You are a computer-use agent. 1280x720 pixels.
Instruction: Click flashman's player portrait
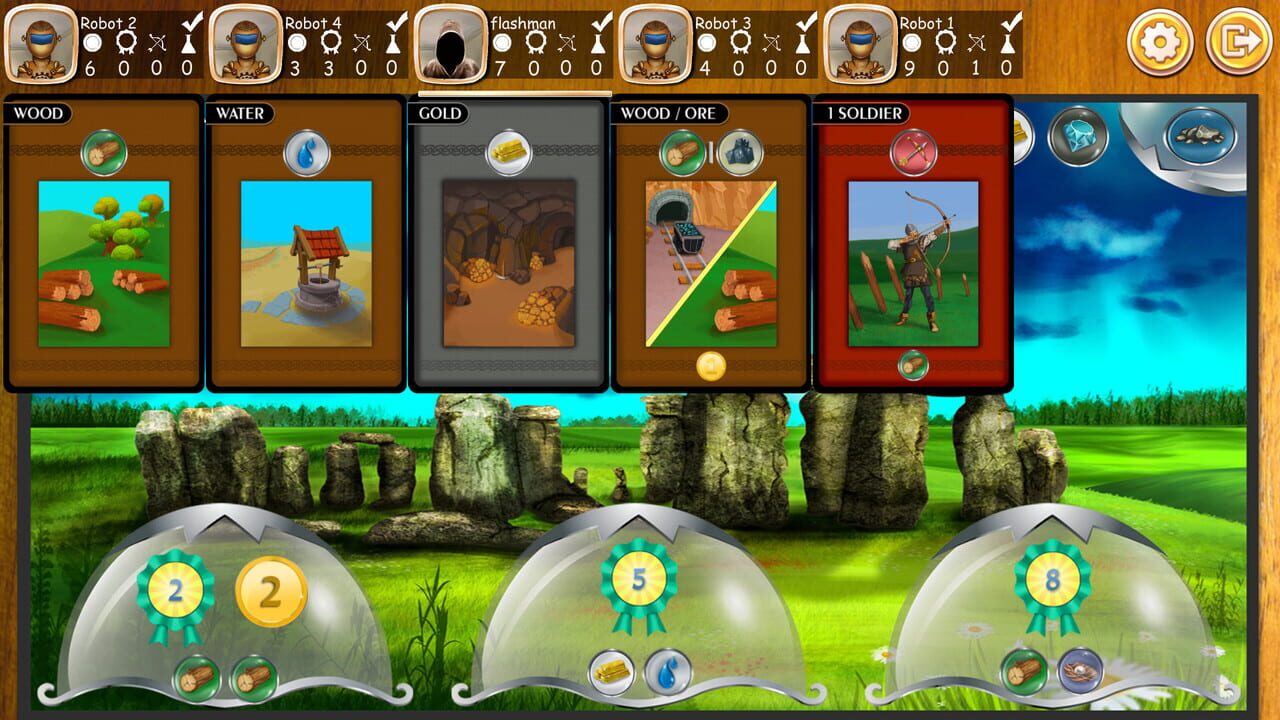450,44
